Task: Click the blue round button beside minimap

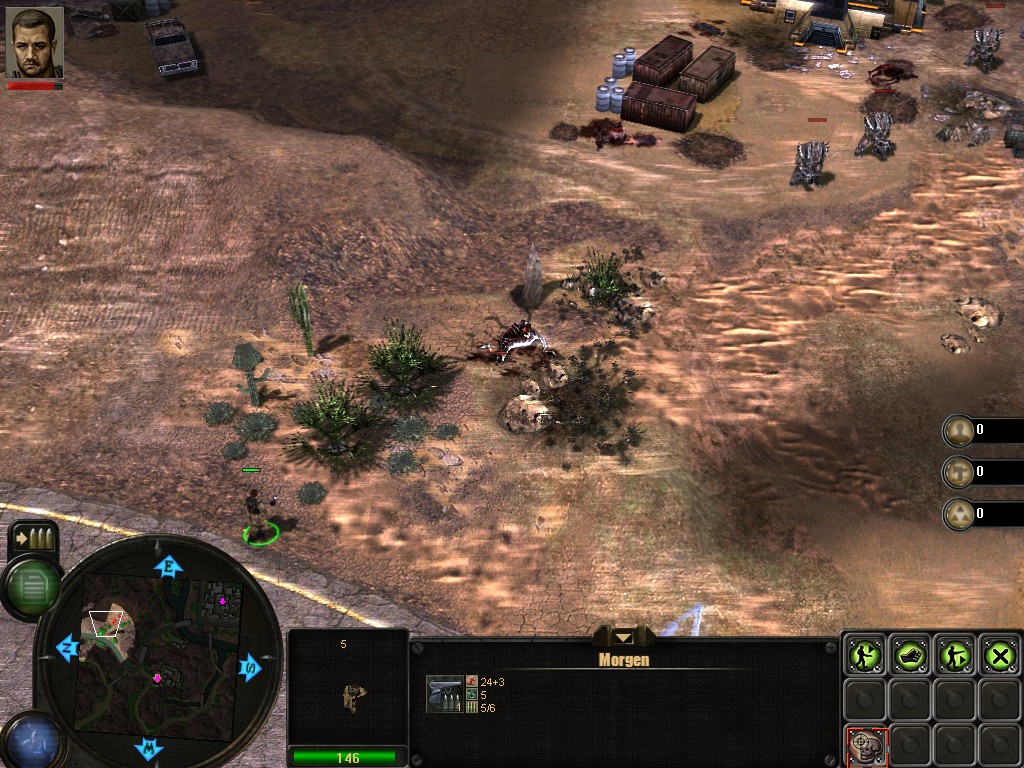Action: [30, 742]
